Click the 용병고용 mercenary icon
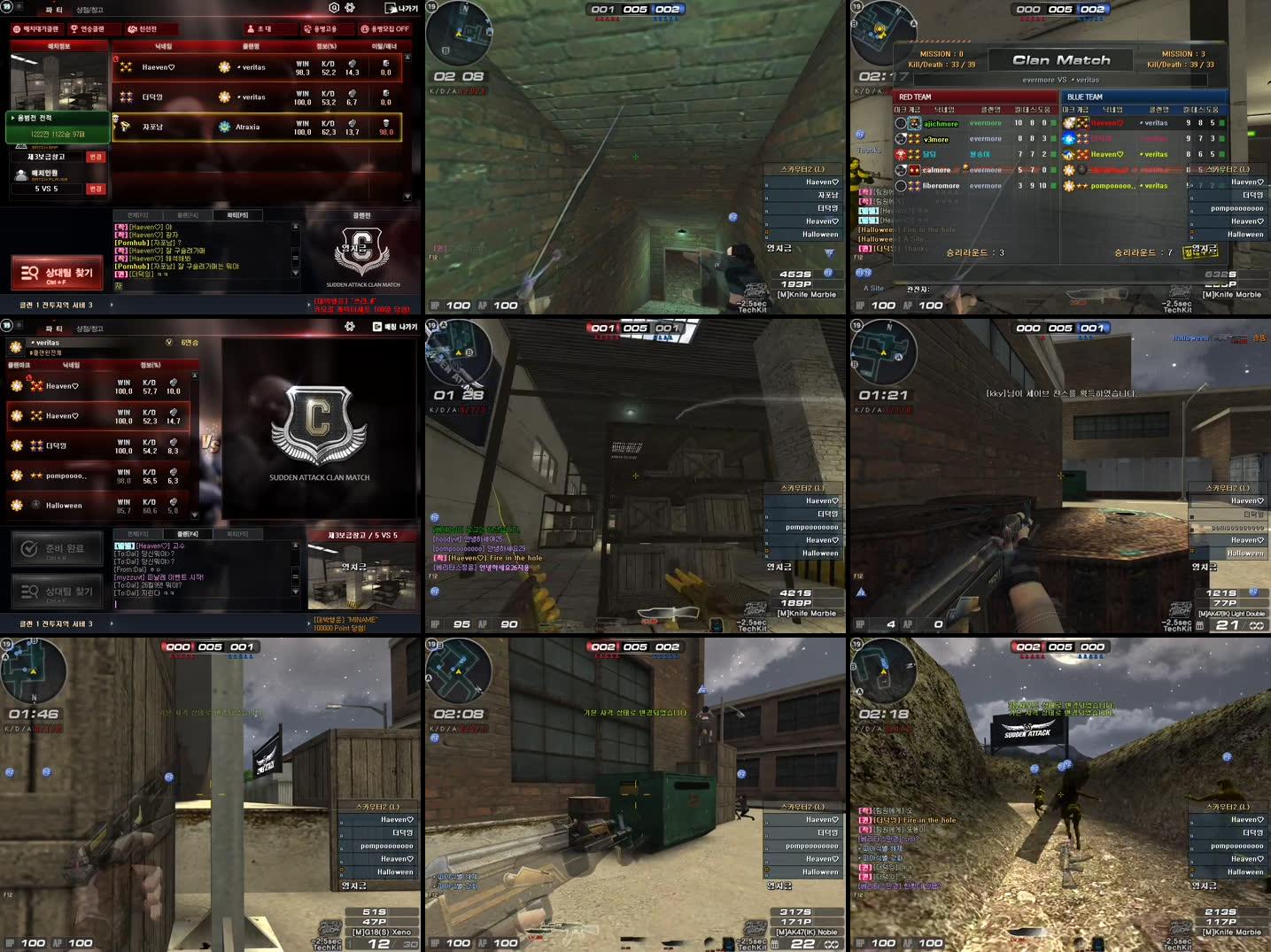The height and width of the screenshot is (952, 1271). pos(306,28)
